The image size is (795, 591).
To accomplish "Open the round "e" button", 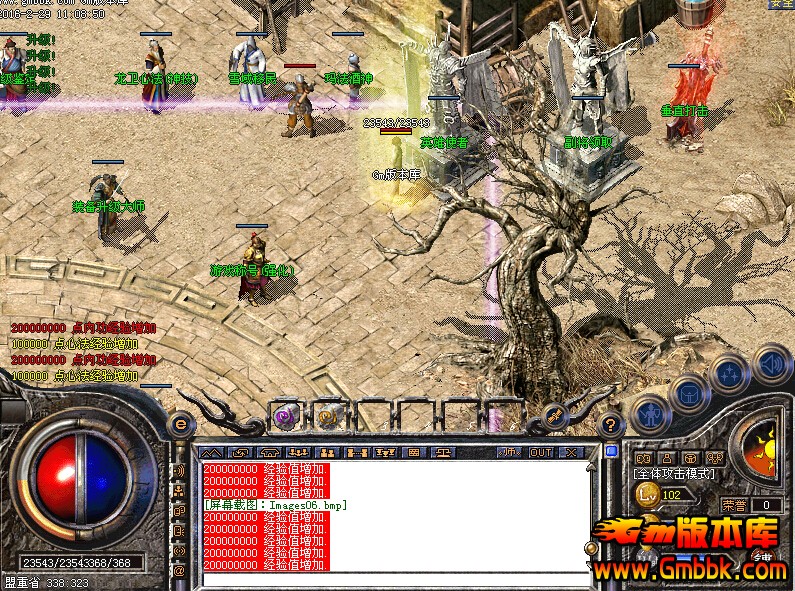I will (x=181, y=424).
